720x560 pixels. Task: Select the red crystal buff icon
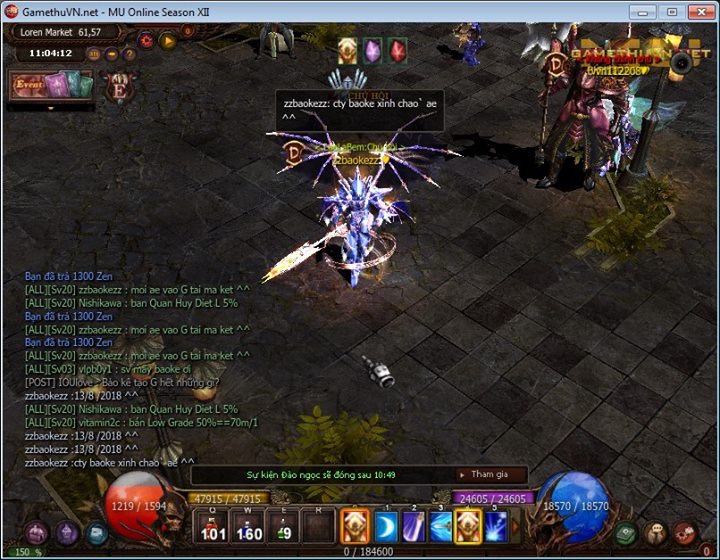398,50
